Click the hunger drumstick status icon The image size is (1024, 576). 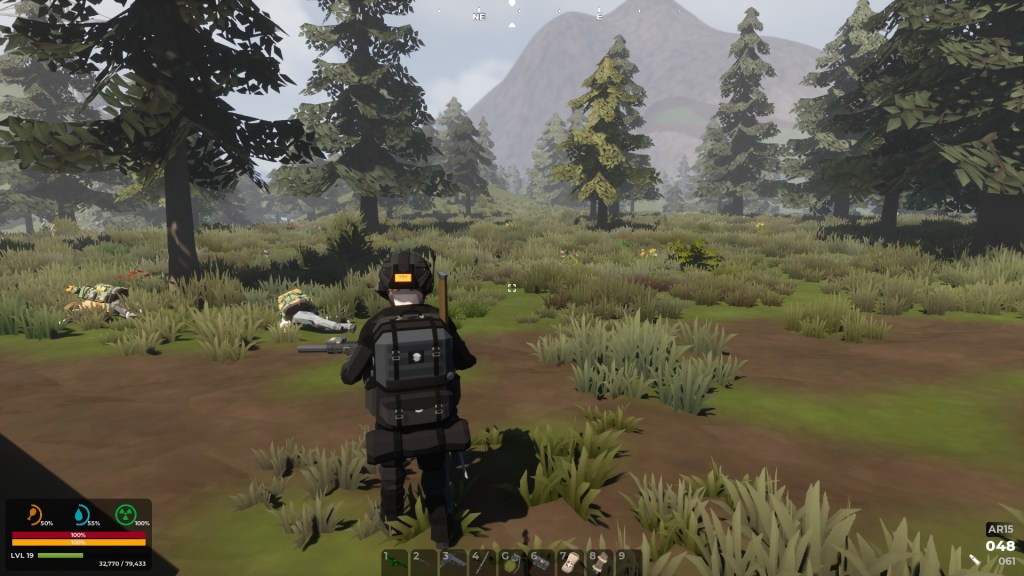pyautogui.click(x=36, y=515)
